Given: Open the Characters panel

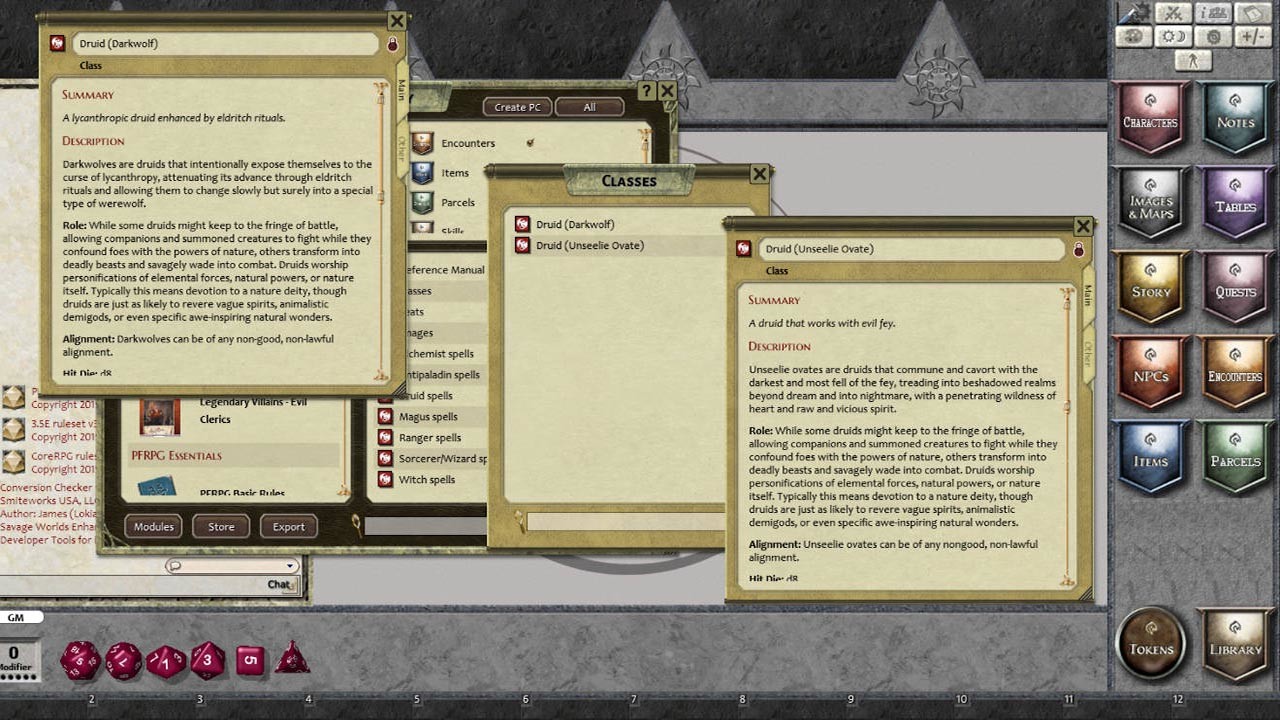Looking at the screenshot, I should [1151, 119].
